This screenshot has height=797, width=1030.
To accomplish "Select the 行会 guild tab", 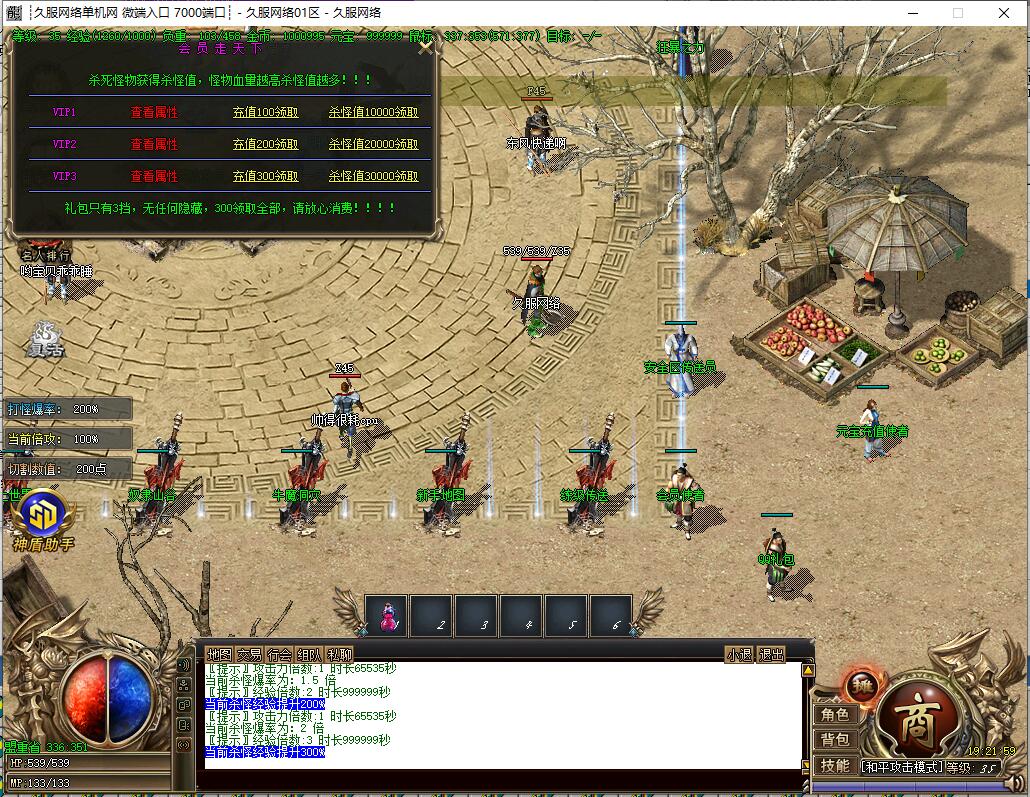I will pyautogui.click(x=279, y=655).
